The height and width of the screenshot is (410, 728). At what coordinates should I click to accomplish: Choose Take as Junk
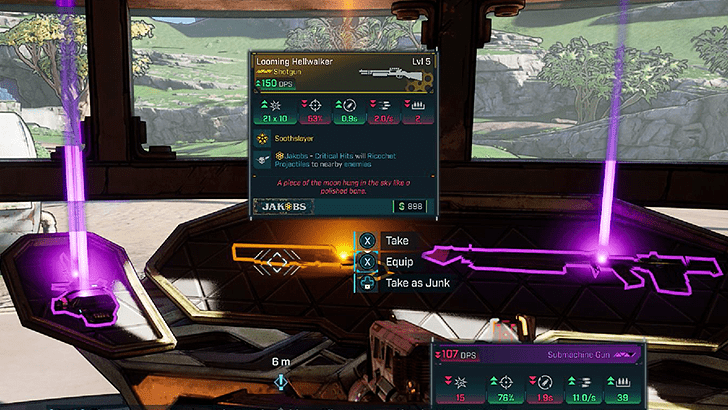tap(416, 283)
